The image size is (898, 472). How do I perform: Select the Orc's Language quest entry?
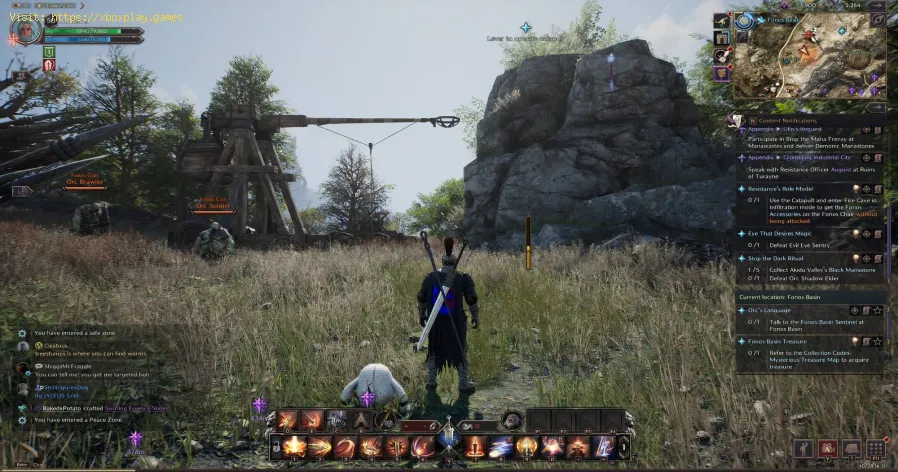768,310
